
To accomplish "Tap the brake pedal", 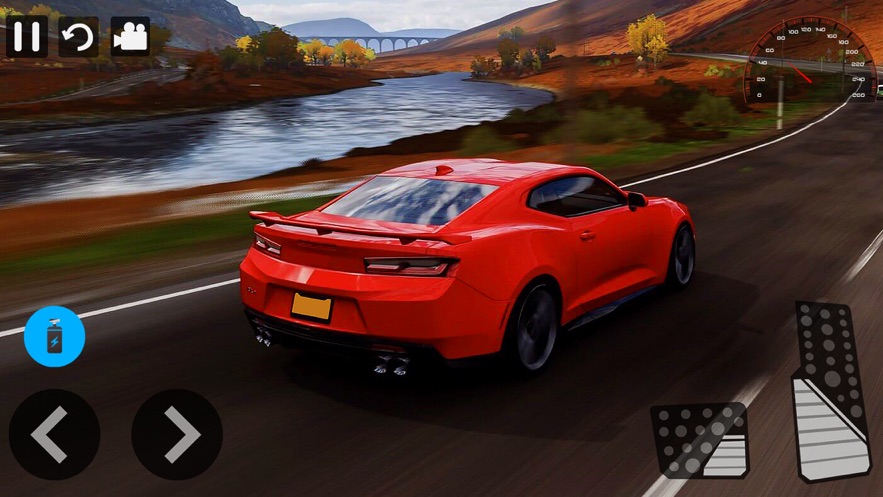I will pyautogui.click(x=702, y=440).
